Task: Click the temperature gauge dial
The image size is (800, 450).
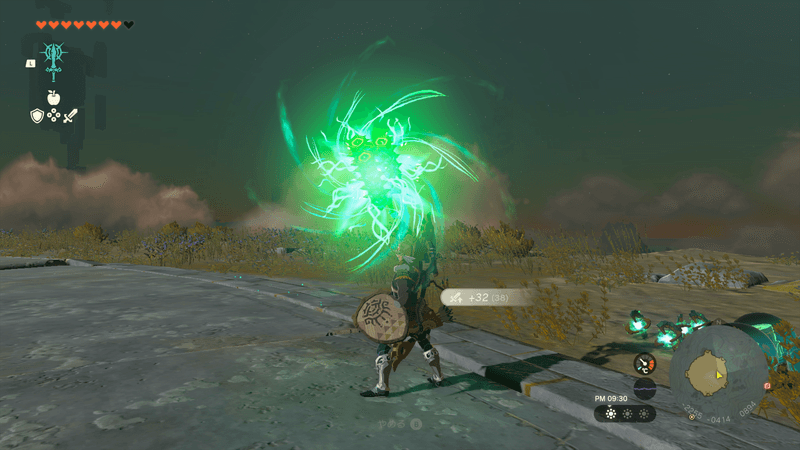Action: coord(645,364)
